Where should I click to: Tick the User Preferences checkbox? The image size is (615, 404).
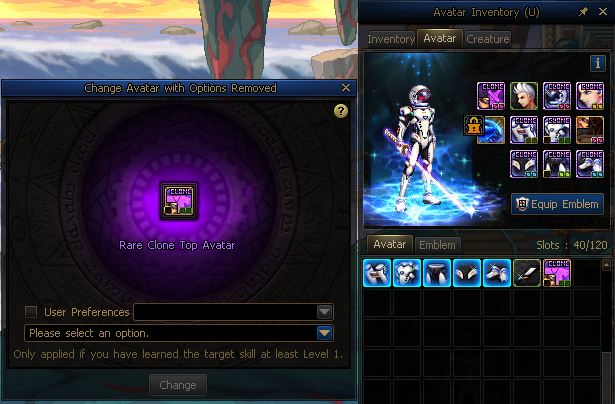coord(31,312)
